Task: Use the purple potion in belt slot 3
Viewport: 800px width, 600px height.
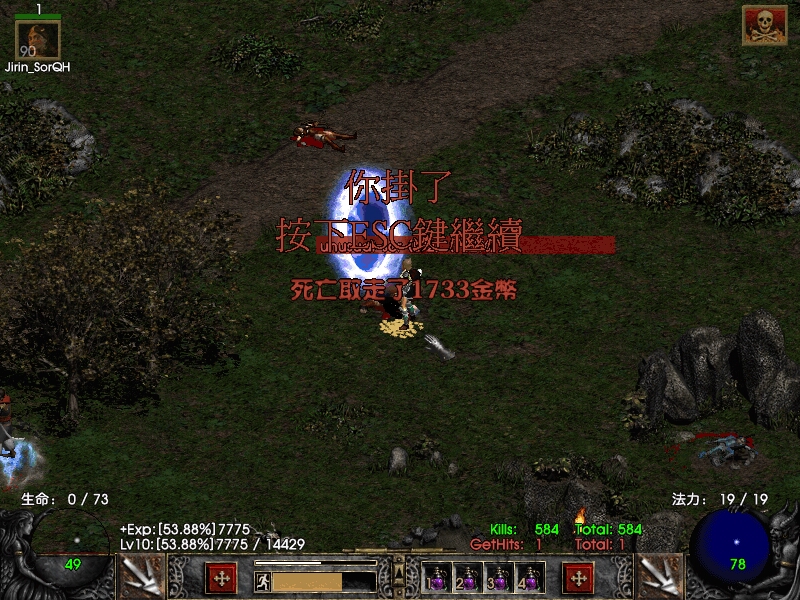Action: pyautogui.click(x=500, y=579)
